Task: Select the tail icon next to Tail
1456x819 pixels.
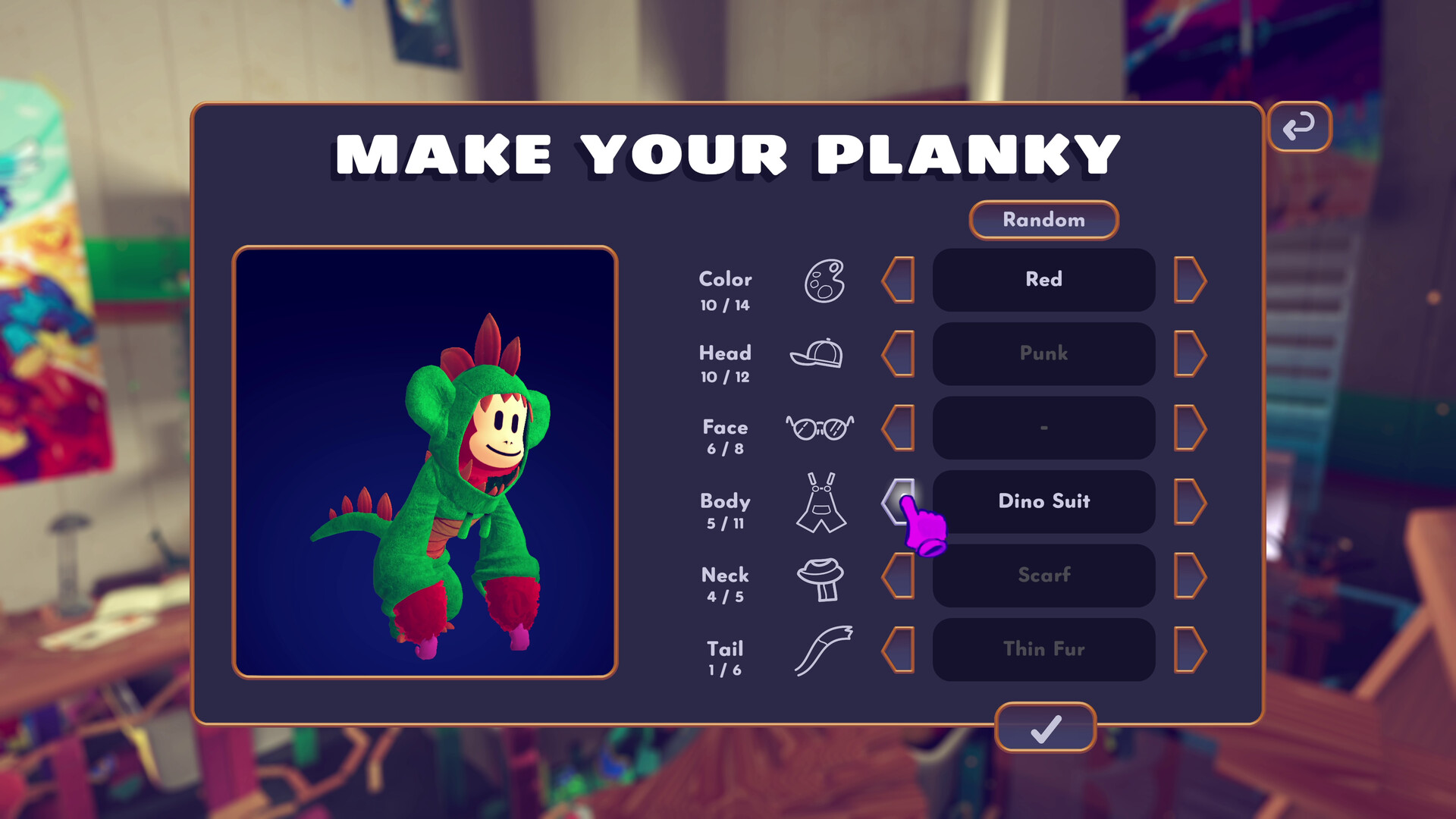Action: pyautogui.click(x=823, y=651)
